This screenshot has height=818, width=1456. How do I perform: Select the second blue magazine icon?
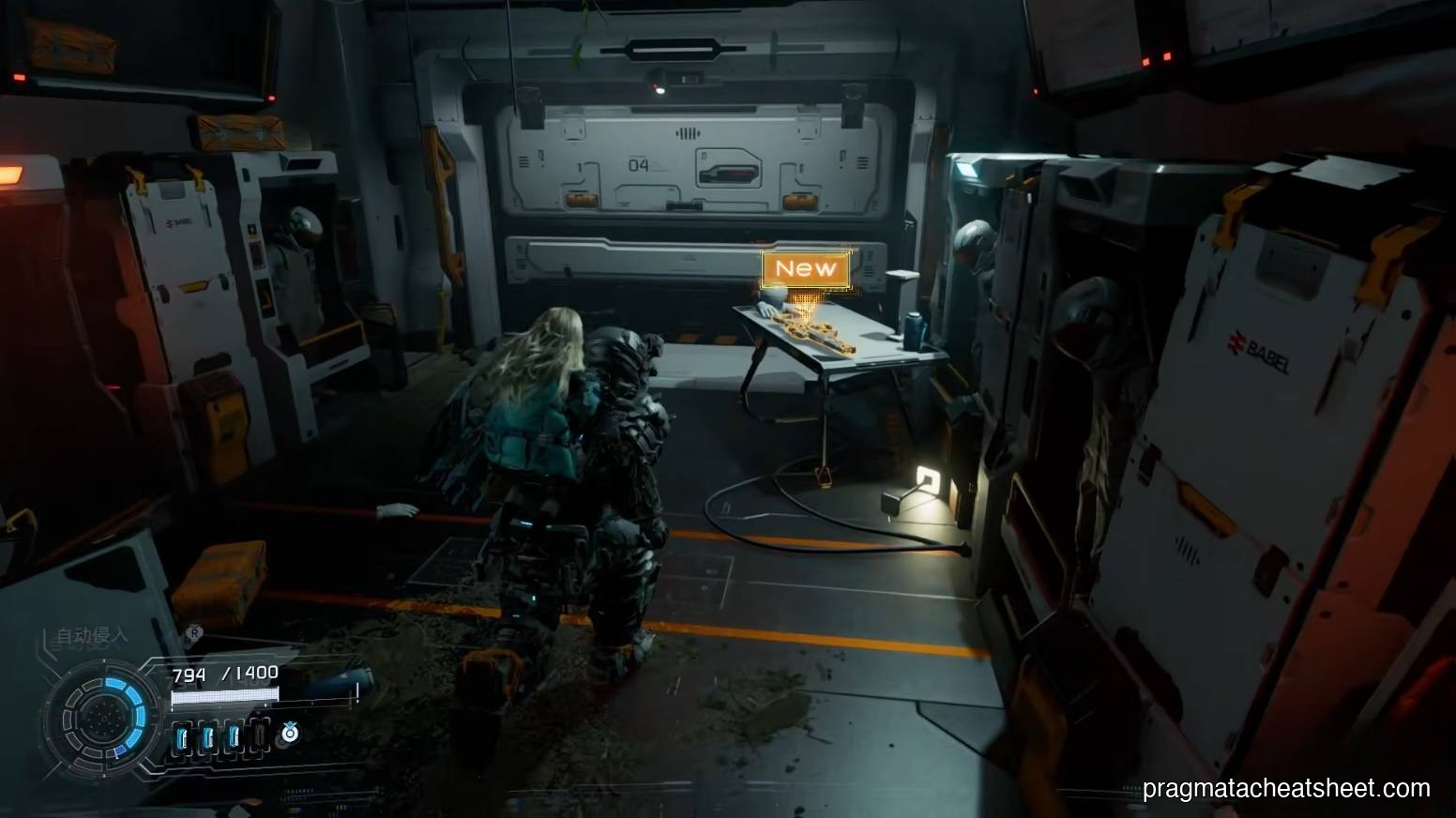click(x=208, y=736)
